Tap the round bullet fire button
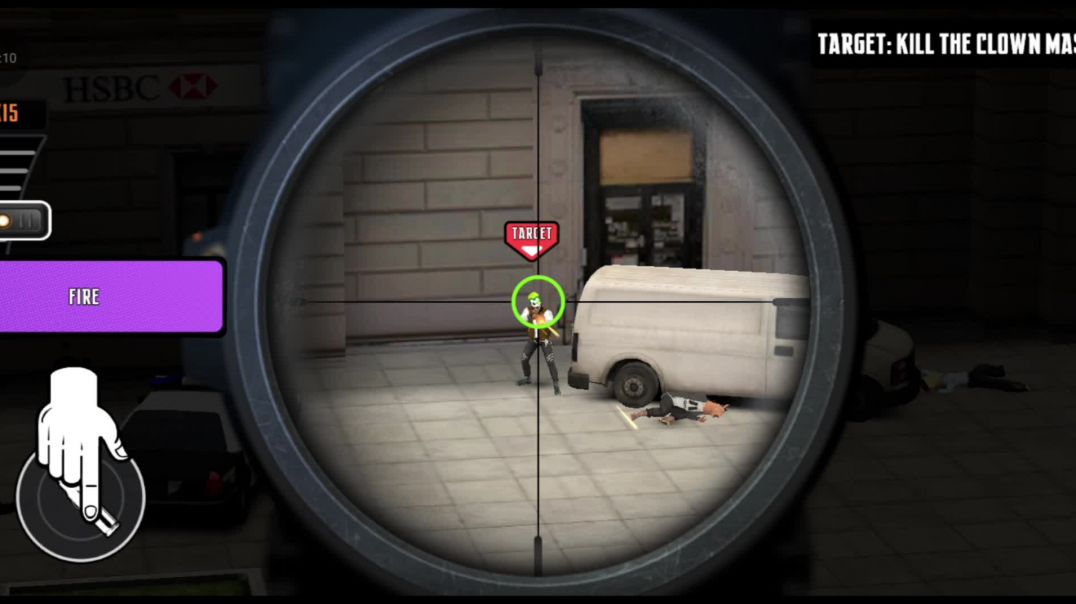 81,497
